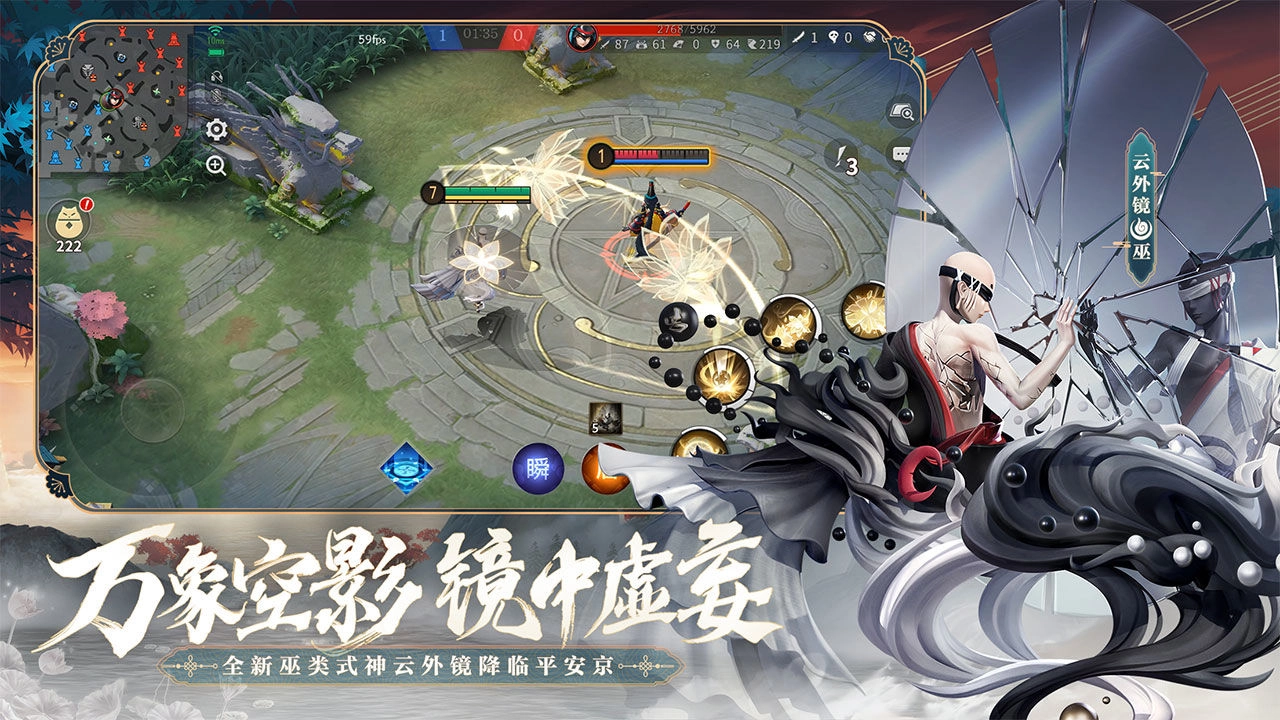Toggle voice chat headset mute
The height and width of the screenshot is (720, 1280).
coord(217,77)
